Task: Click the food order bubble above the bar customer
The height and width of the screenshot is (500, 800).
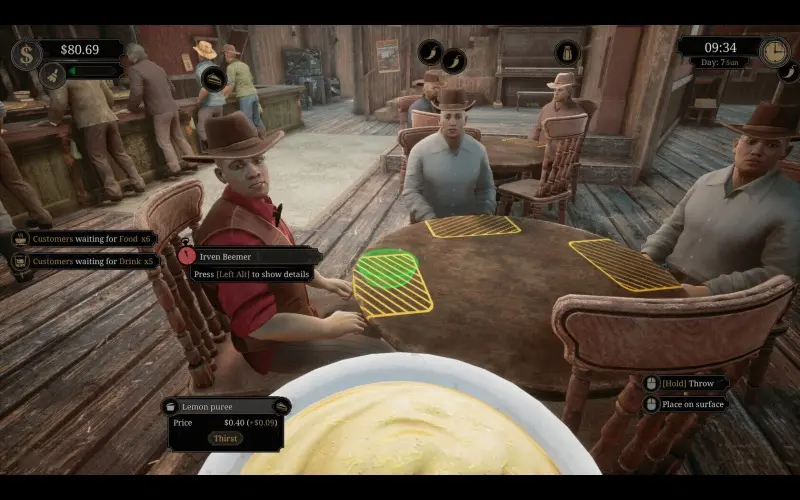Action: [x=215, y=79]
